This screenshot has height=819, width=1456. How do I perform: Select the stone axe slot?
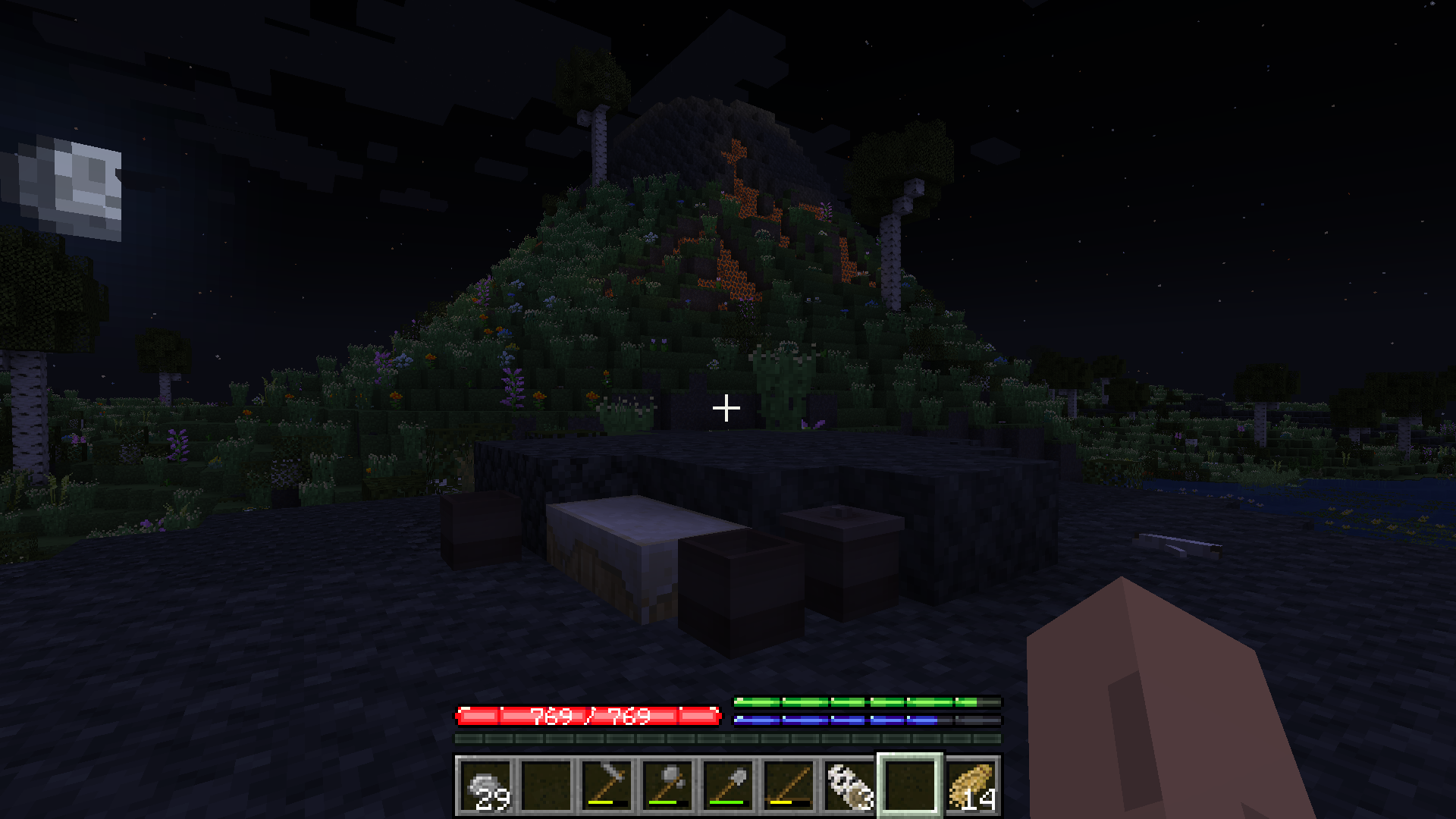(x=667, y=786)
